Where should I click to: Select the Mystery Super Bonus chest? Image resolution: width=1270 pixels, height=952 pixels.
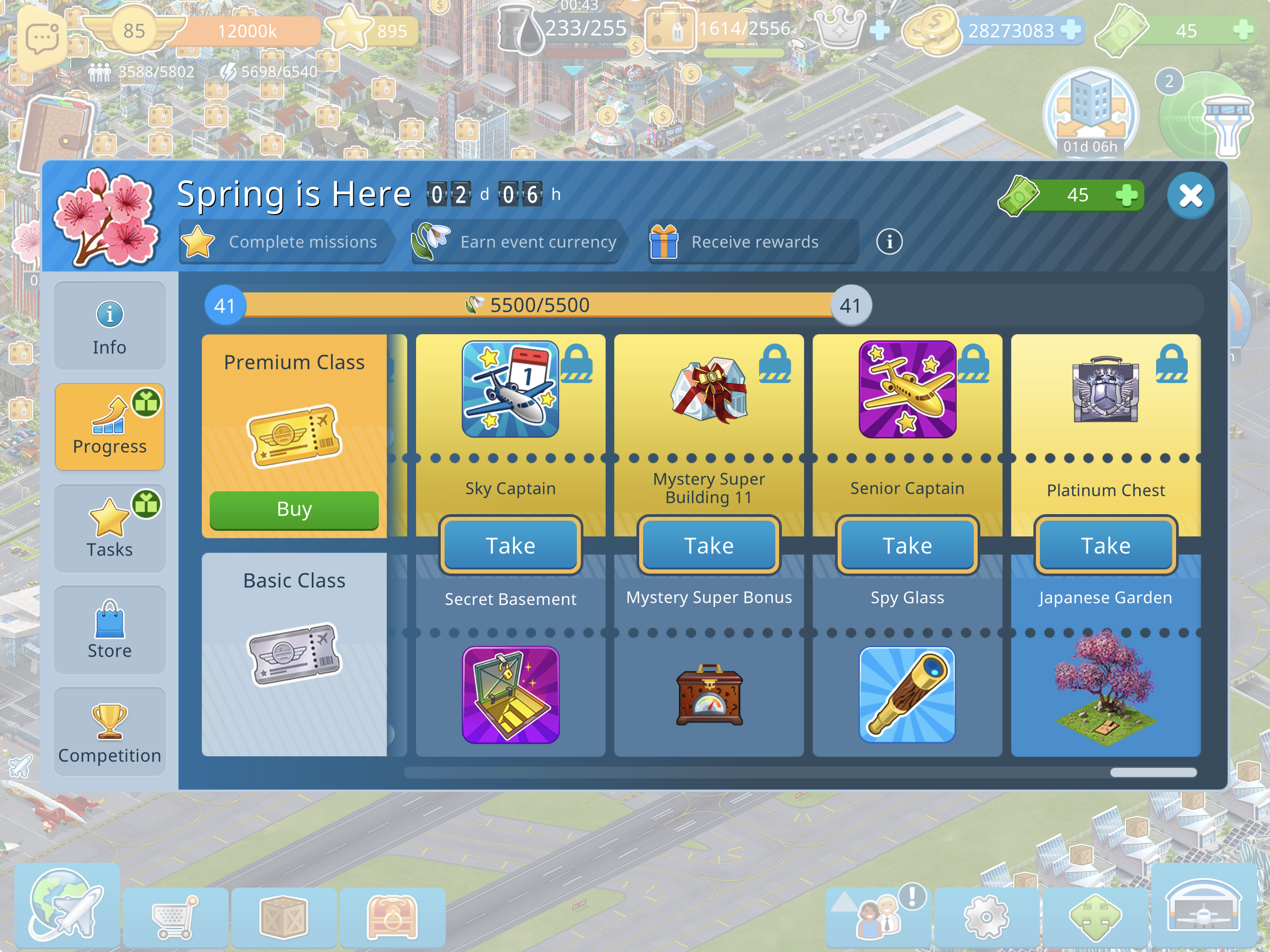click(x=708, y=696)
